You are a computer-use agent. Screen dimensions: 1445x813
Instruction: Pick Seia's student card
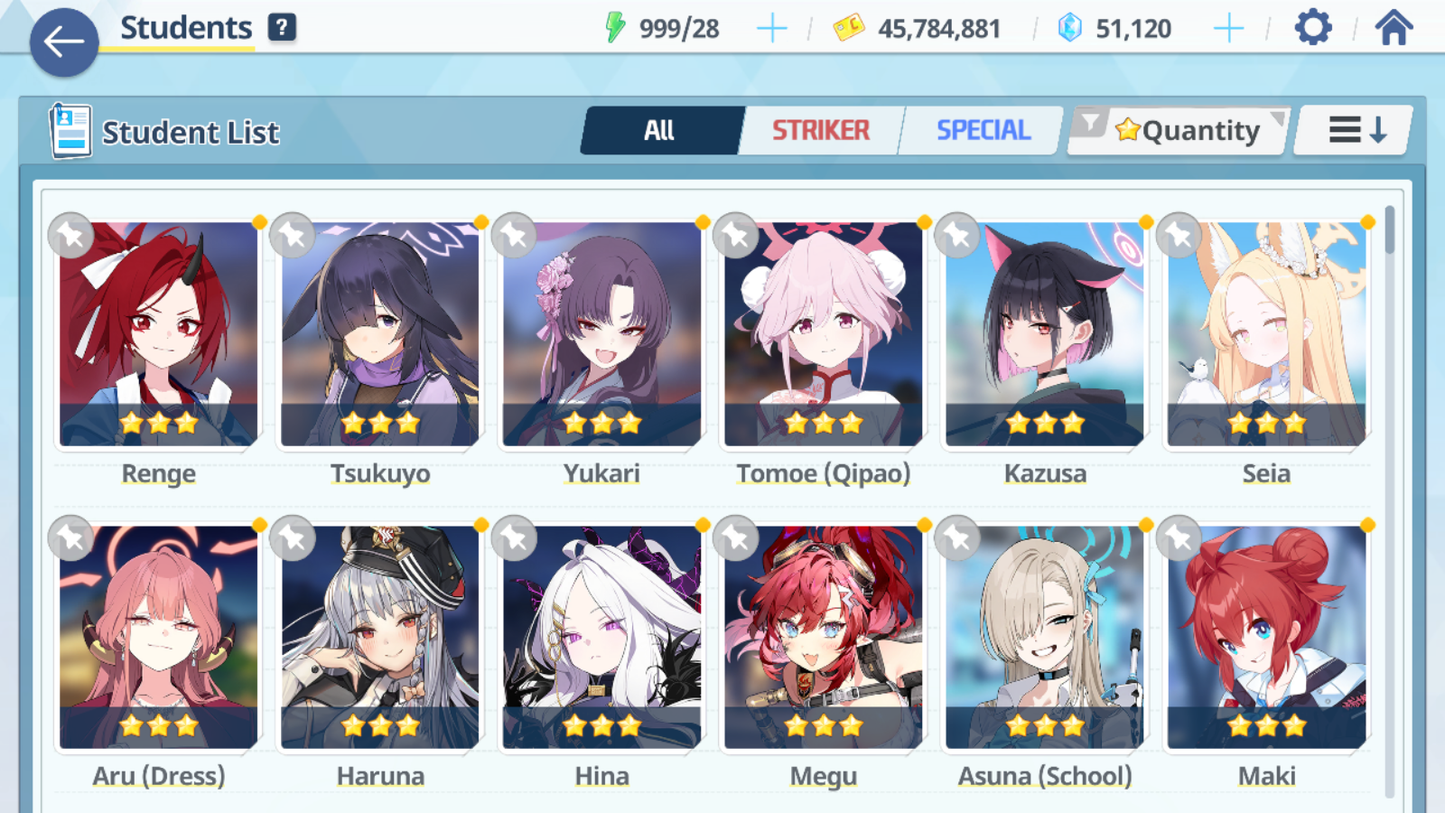tap(1266, 334)
